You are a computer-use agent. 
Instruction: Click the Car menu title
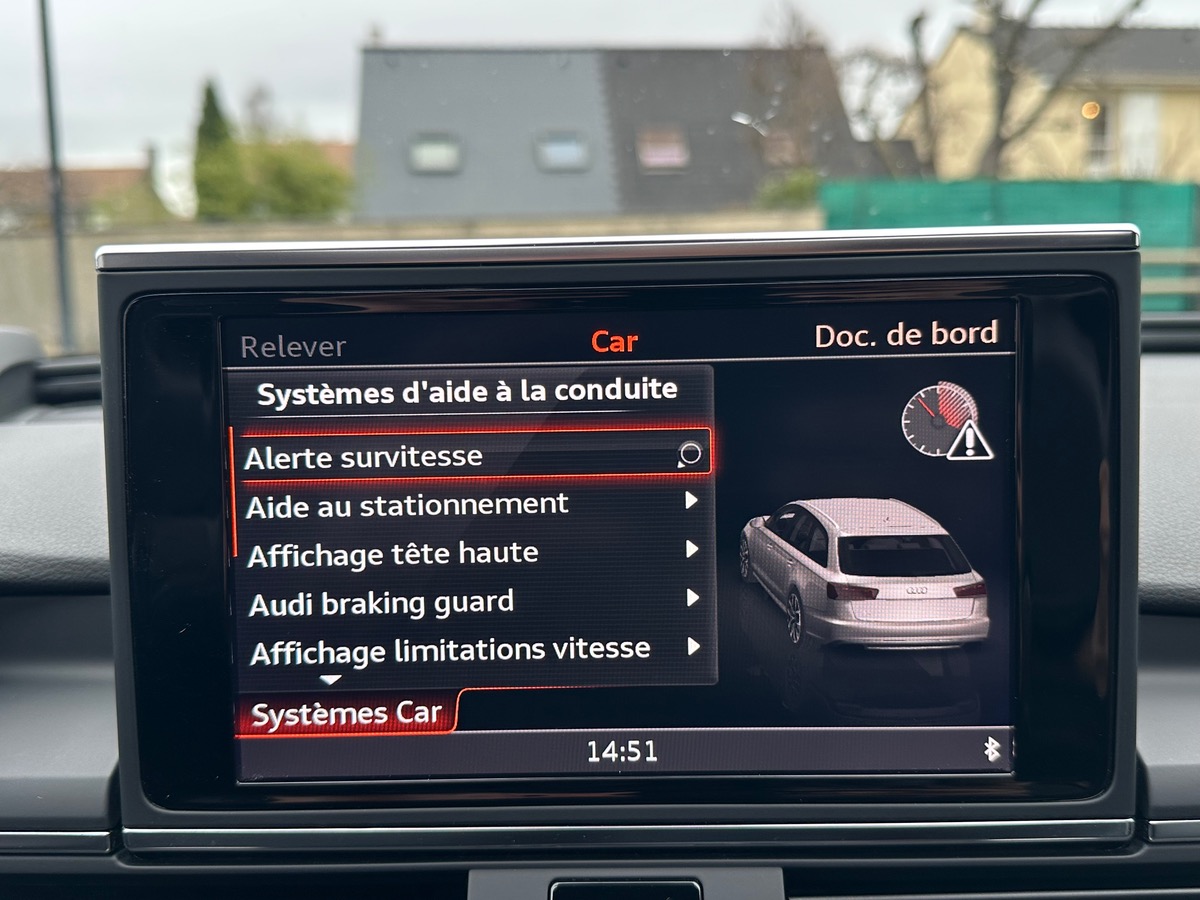614,342
